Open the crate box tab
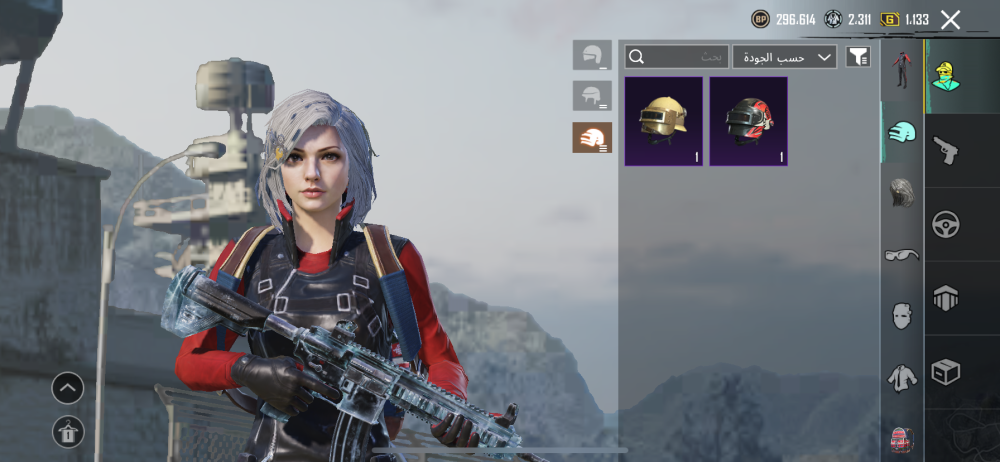 (945, 372)
